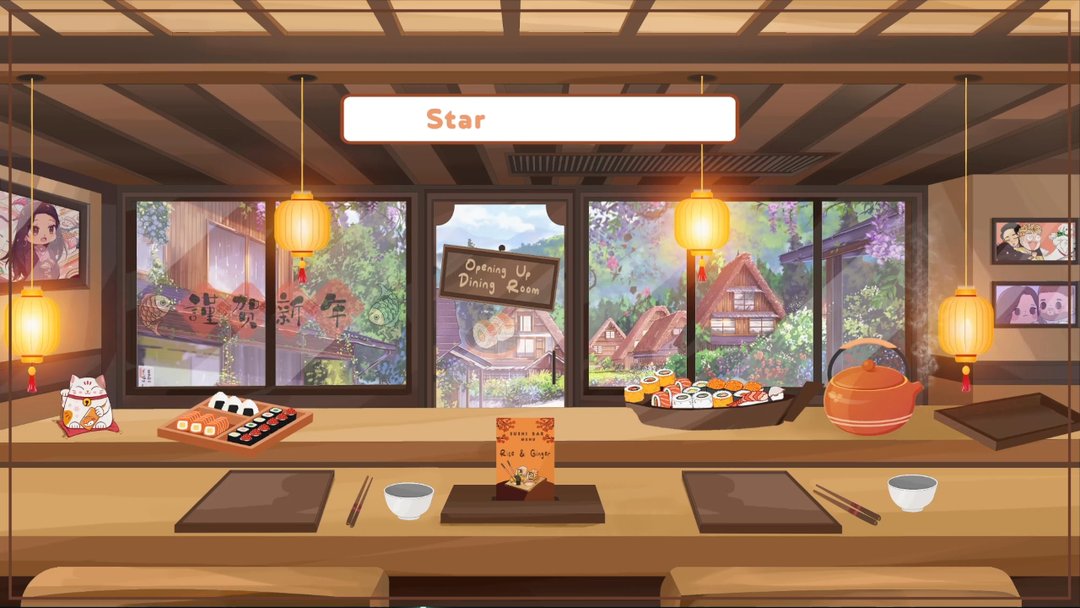Image resolution: width=1080 pixels, height=608 pixels.
Task: Click the Star name banner
Action: point(539,119)
